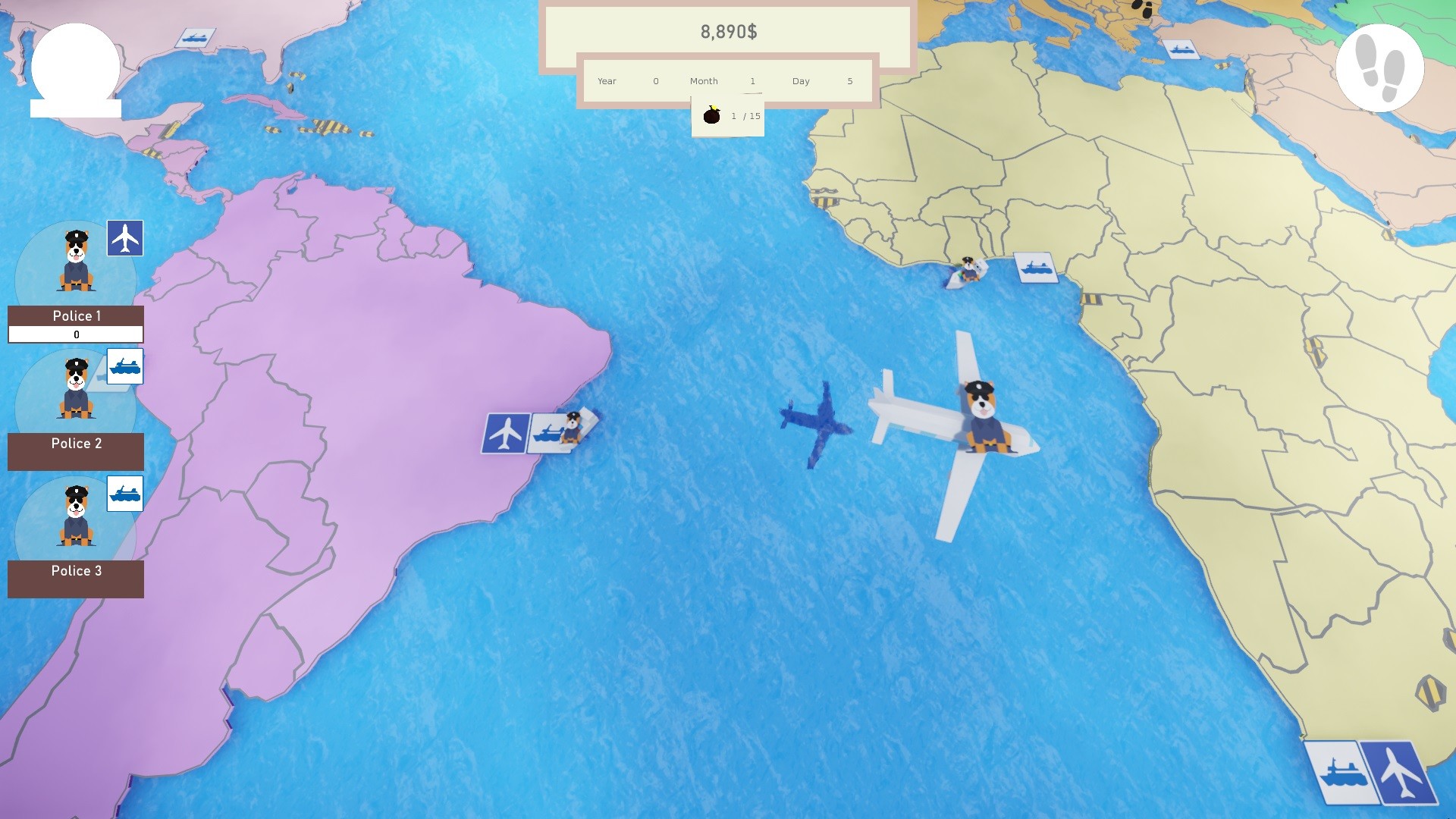Select the airplane icon on Police 1
Image resolution: width=1456 pixels, height=819 pixels.
click(x=126, y=239)
